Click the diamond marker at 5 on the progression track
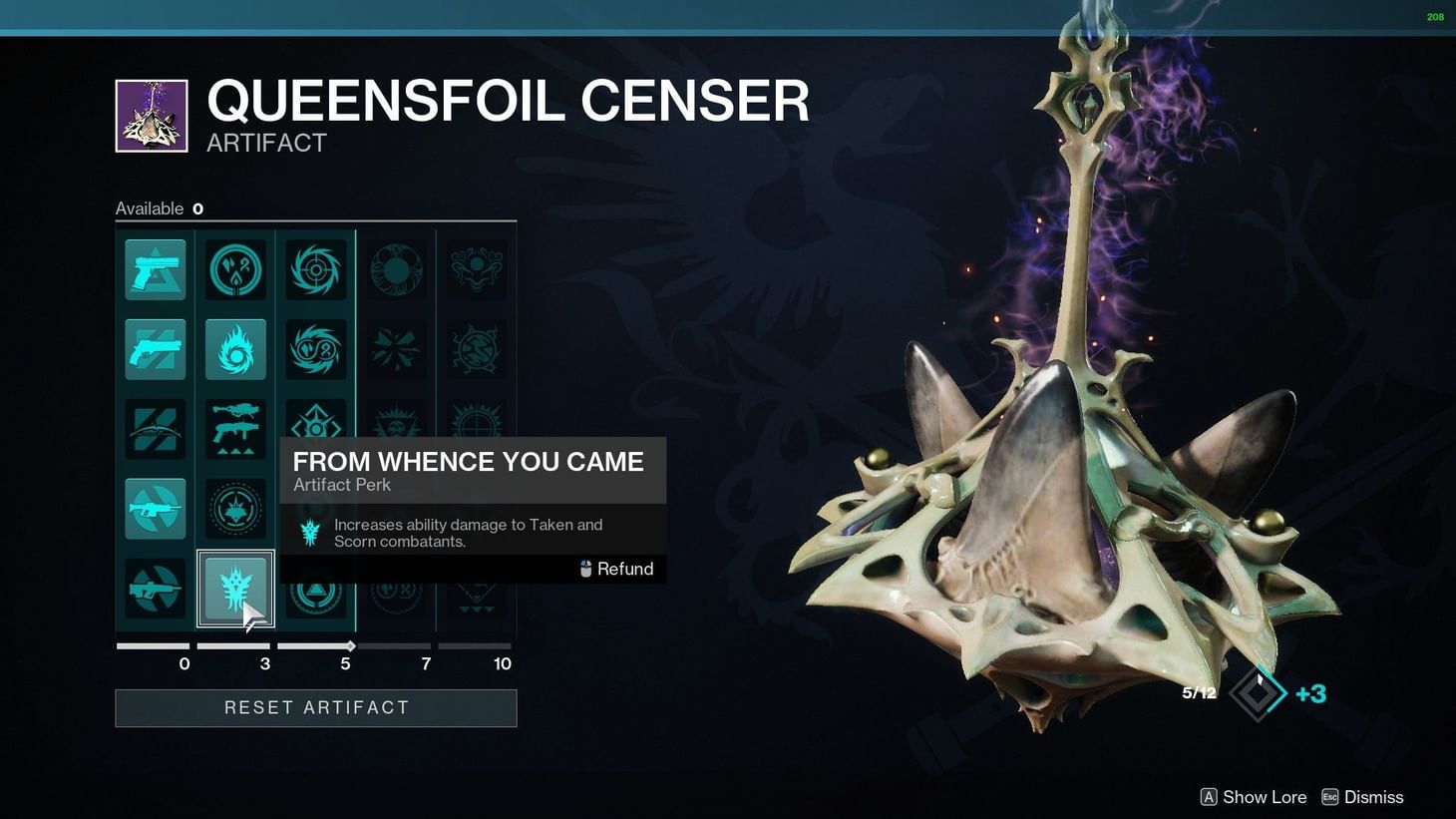1456x819 pixels. coord(350,645)
